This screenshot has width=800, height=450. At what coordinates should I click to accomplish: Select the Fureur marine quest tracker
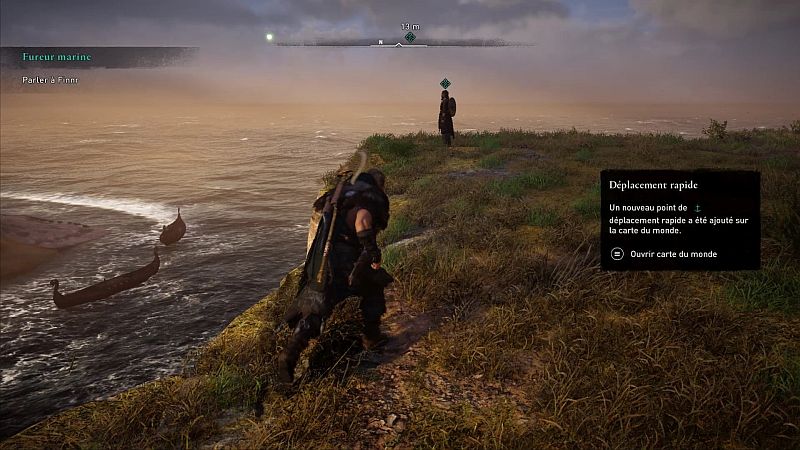point(58,57)
